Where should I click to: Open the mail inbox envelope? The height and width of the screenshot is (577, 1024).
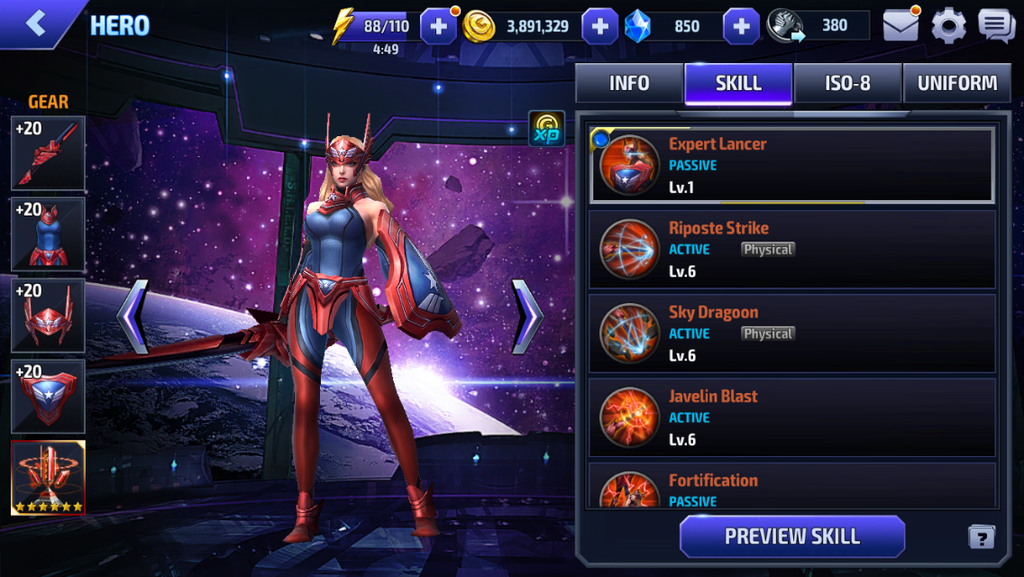click(900, 26)
